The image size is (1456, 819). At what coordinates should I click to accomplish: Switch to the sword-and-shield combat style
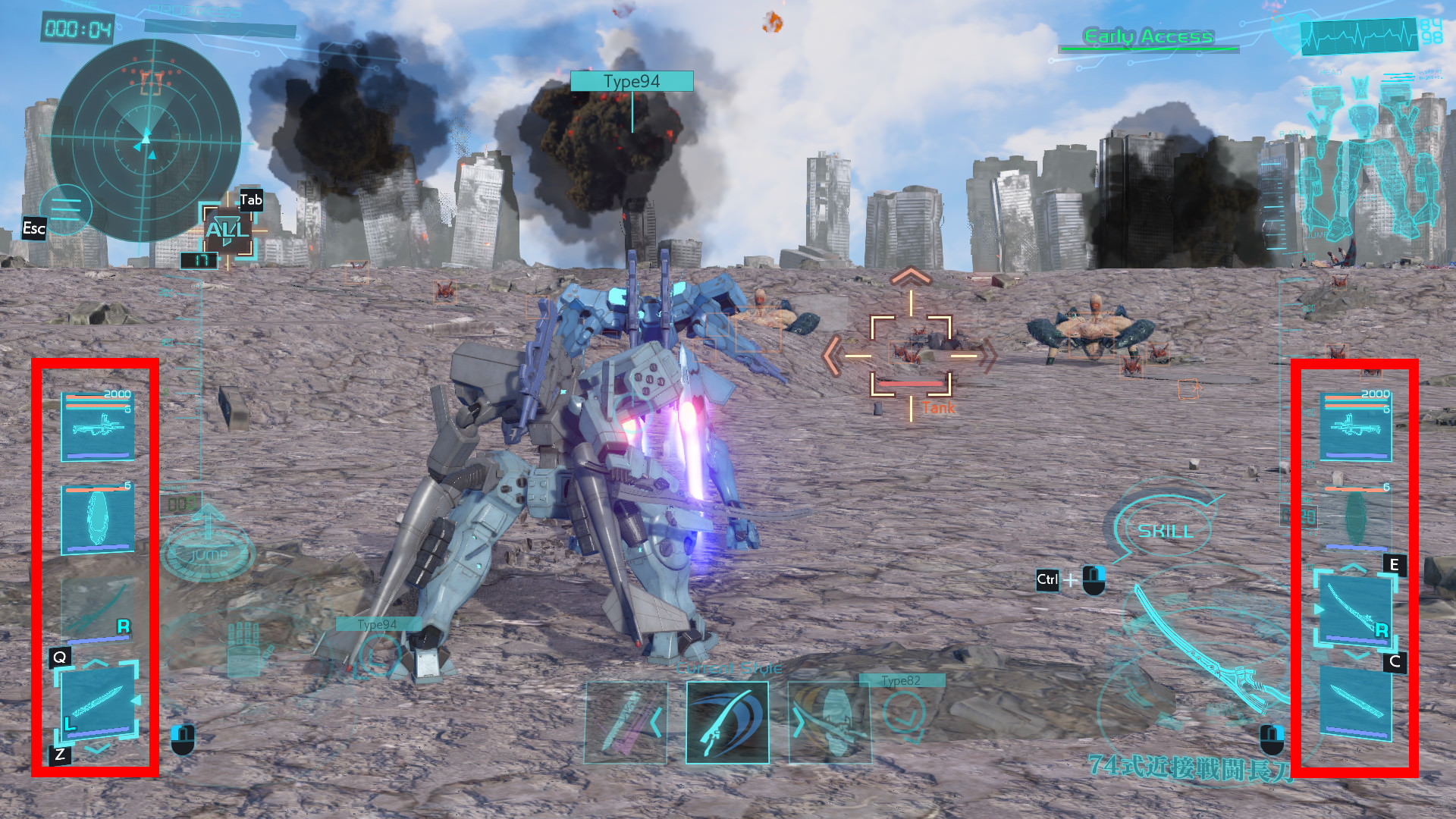coord(830,722)
